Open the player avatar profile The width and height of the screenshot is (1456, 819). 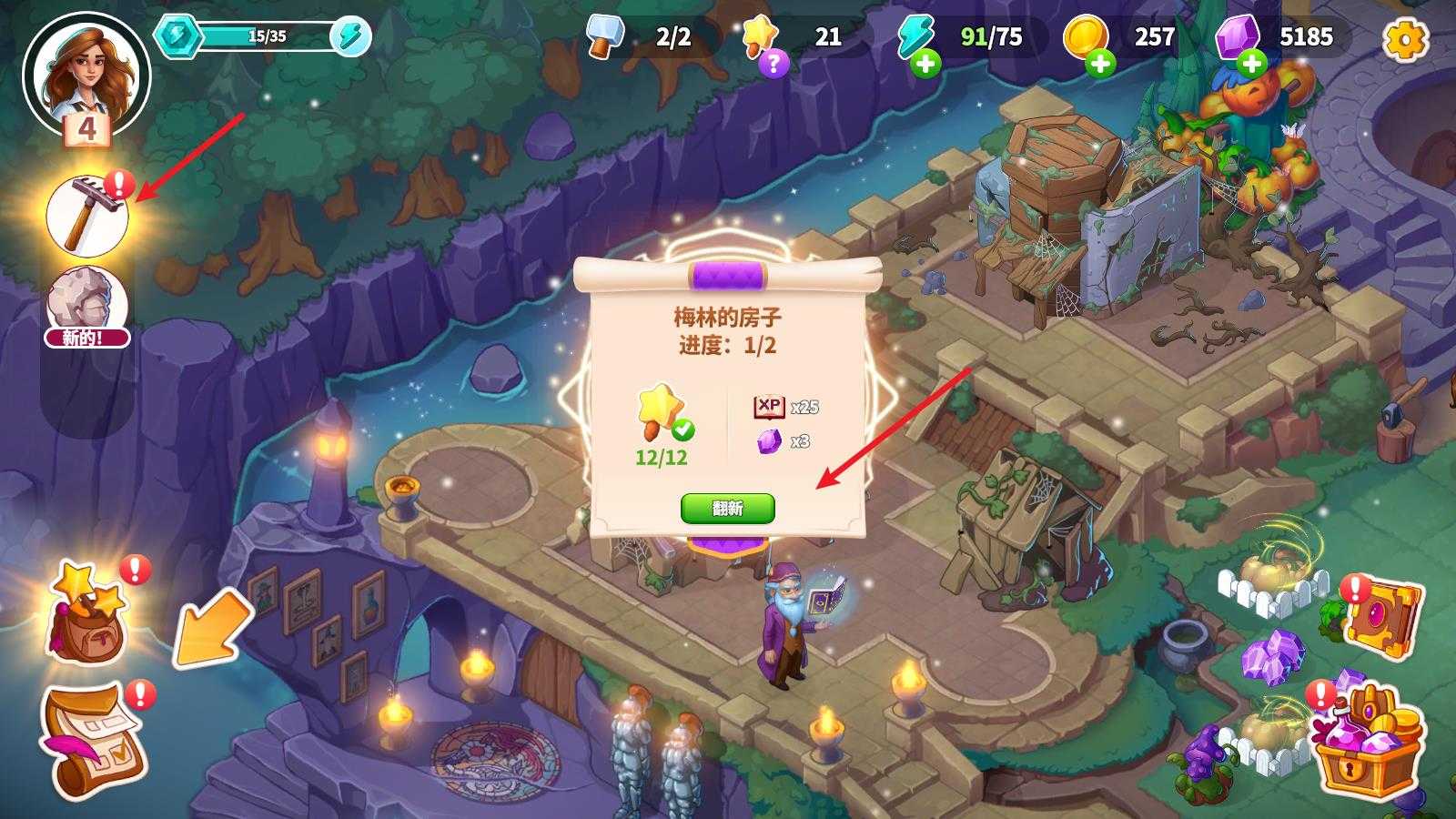pyautogui.click(x=86, y=75)
